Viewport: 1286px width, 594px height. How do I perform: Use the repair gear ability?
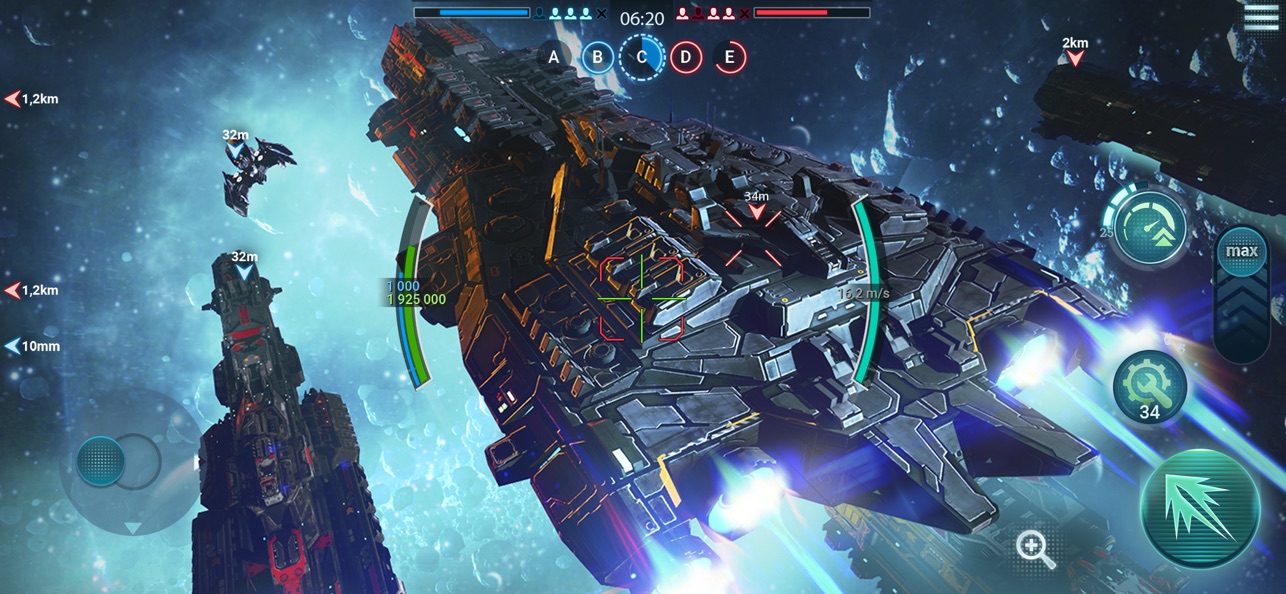1149,386
